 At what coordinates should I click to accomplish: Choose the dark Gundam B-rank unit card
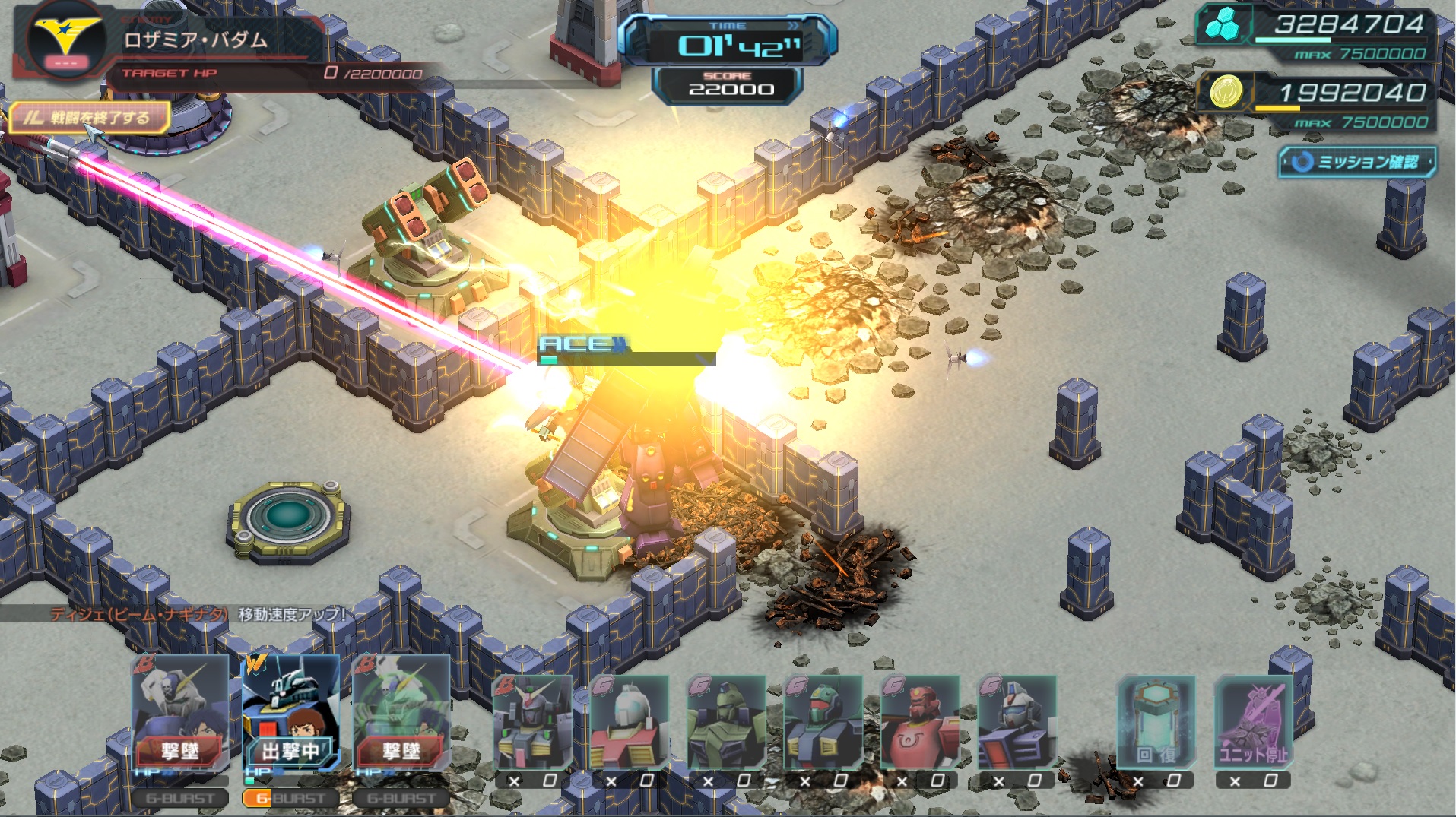click(x=532, y=722)
